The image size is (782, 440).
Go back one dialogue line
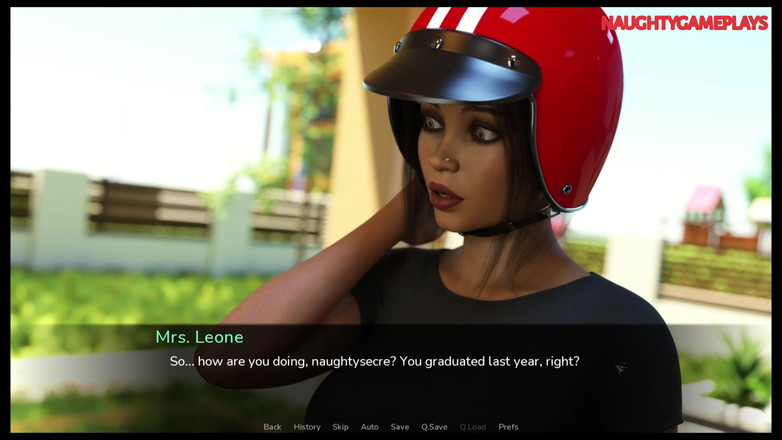point(272,427)
